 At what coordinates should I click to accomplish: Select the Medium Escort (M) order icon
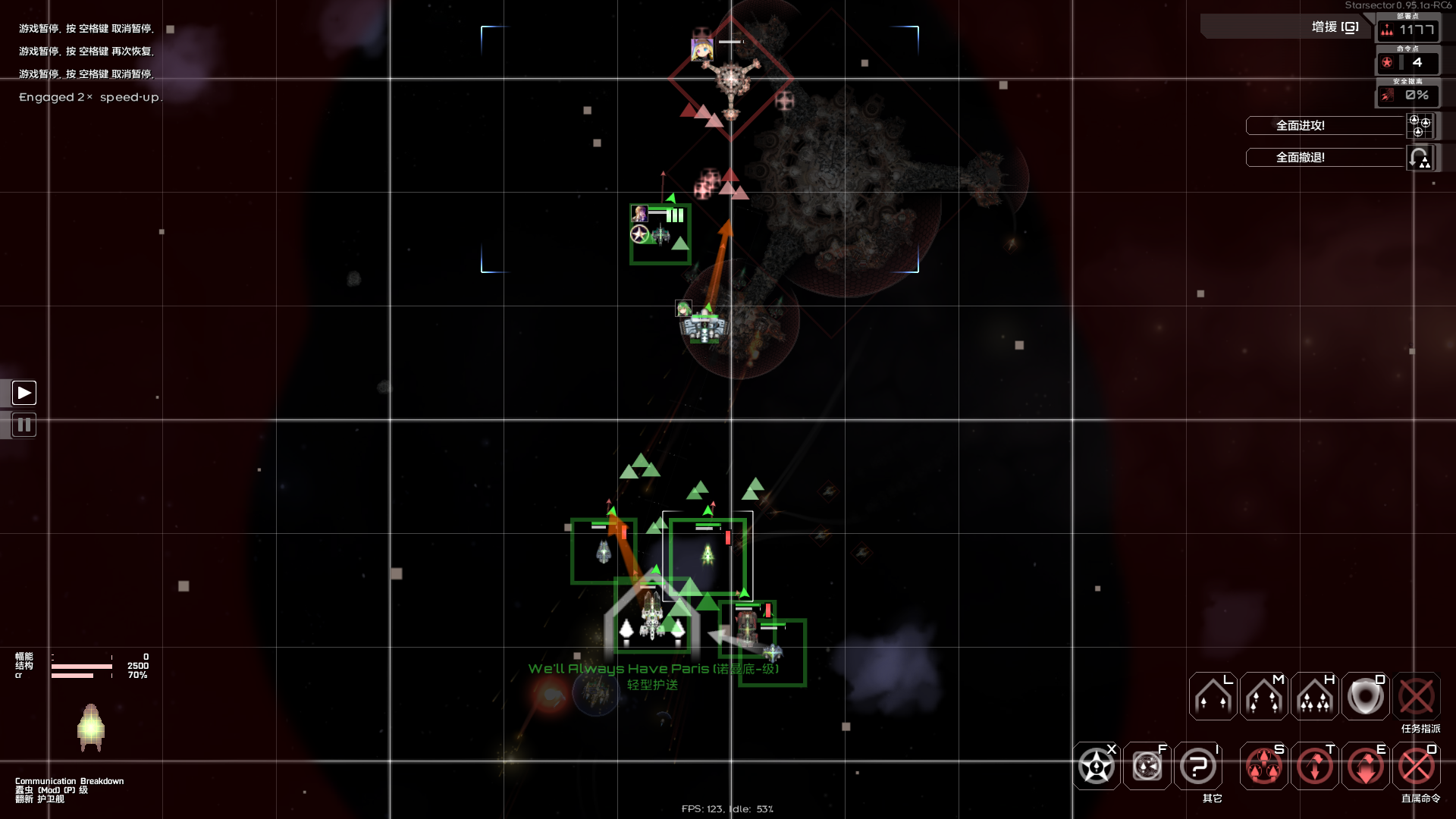pos(1263,695)
